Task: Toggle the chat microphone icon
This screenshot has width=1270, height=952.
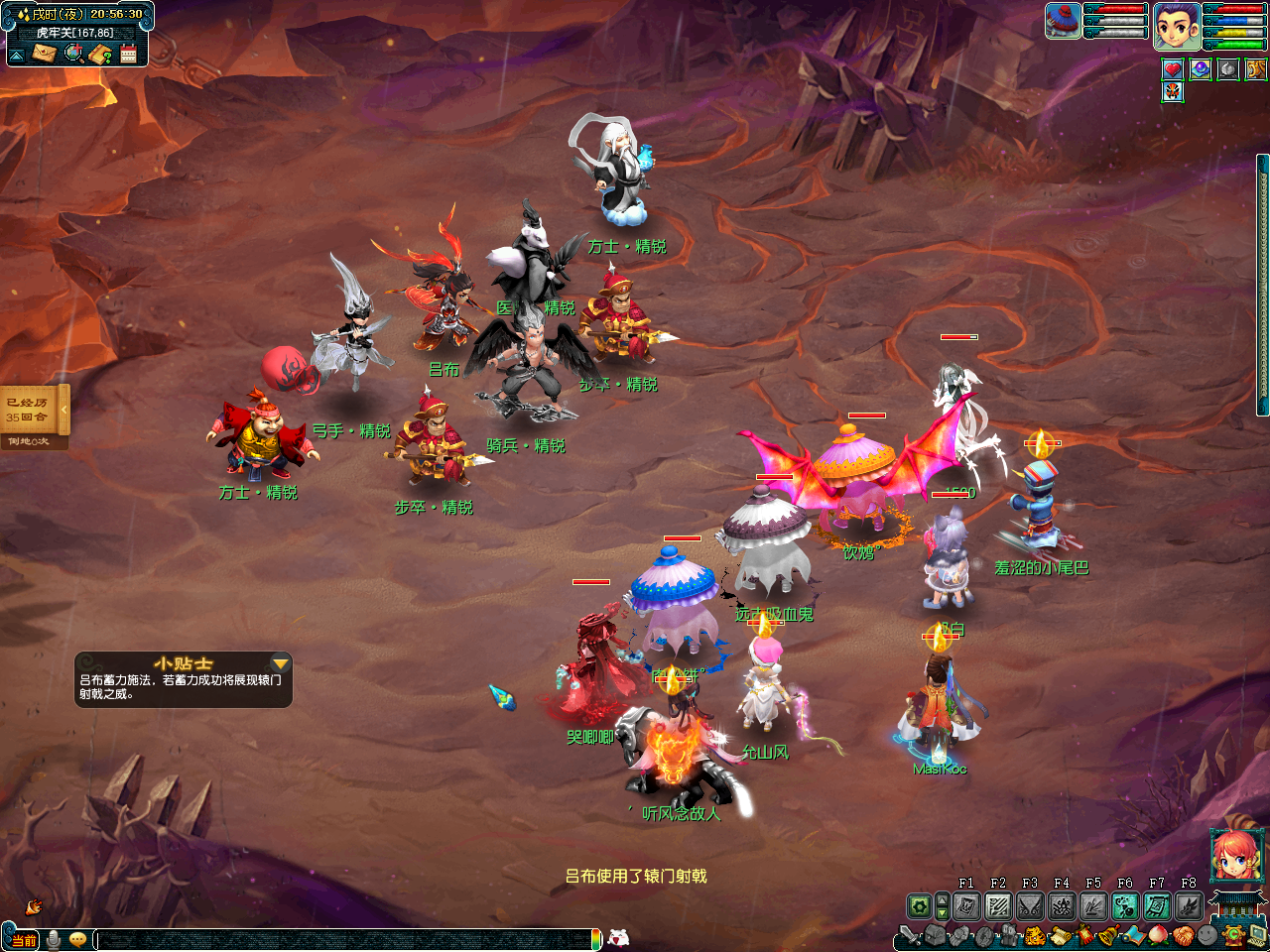Action: pos(54,939)
